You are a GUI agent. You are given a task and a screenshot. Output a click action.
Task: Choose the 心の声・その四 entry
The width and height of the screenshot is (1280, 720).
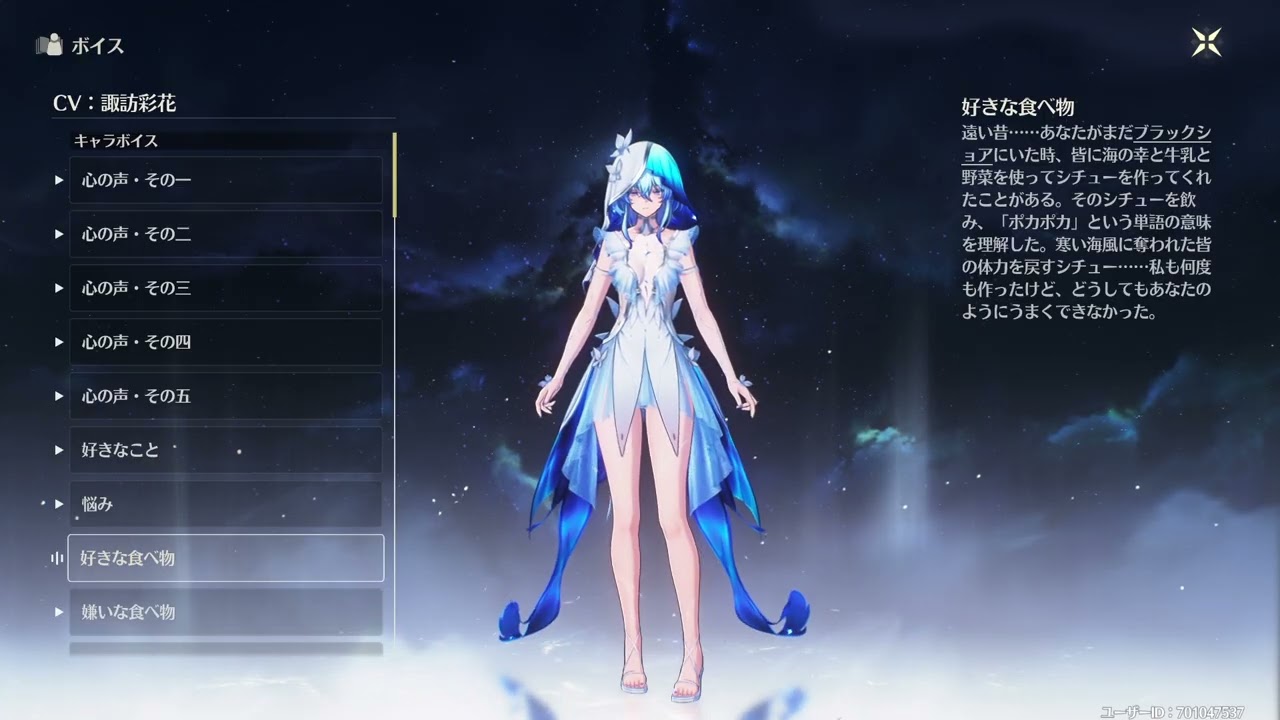pos(225,342)
